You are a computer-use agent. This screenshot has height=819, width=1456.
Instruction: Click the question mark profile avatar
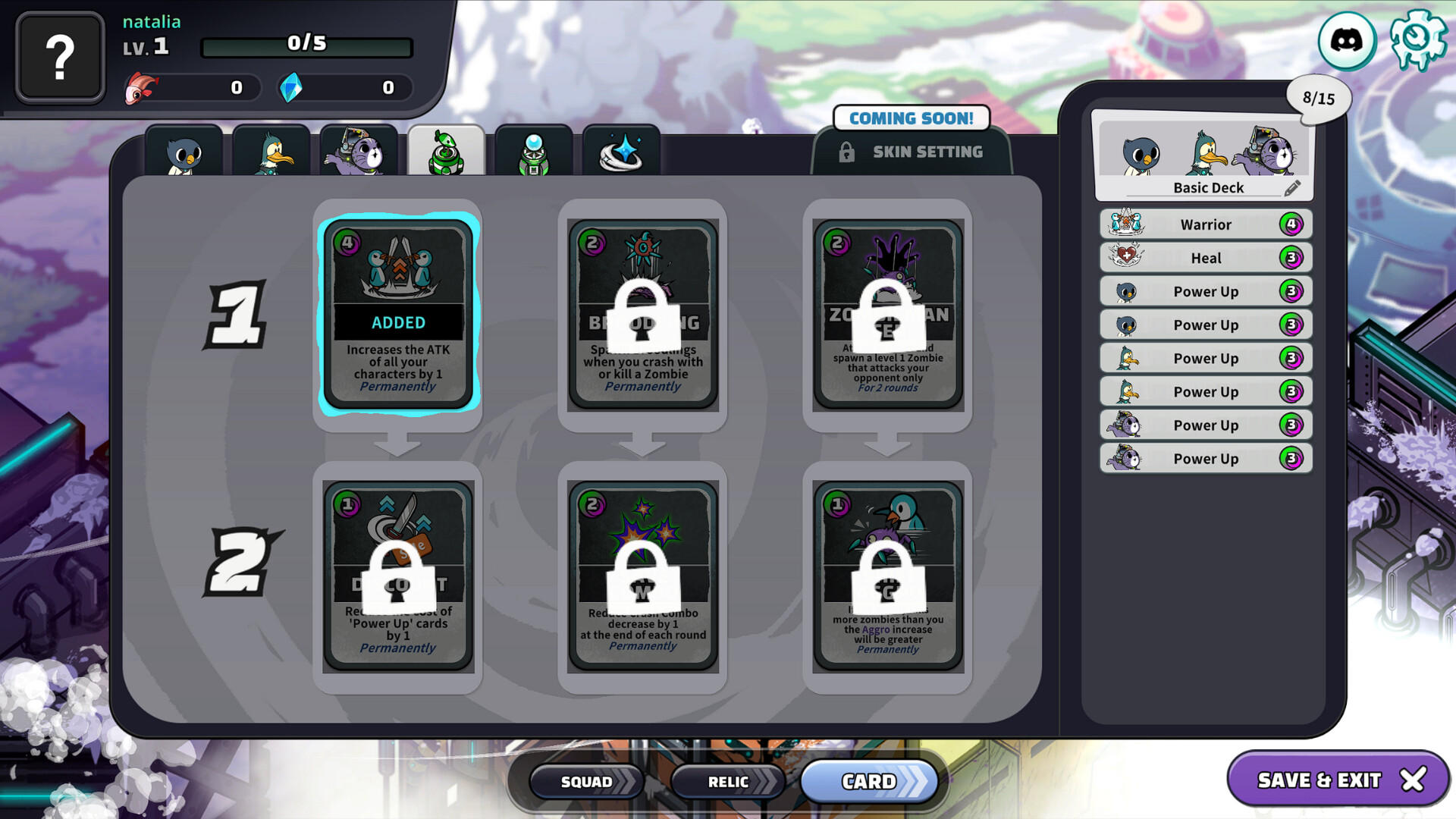pyautogui.click(x=60, y=56)
